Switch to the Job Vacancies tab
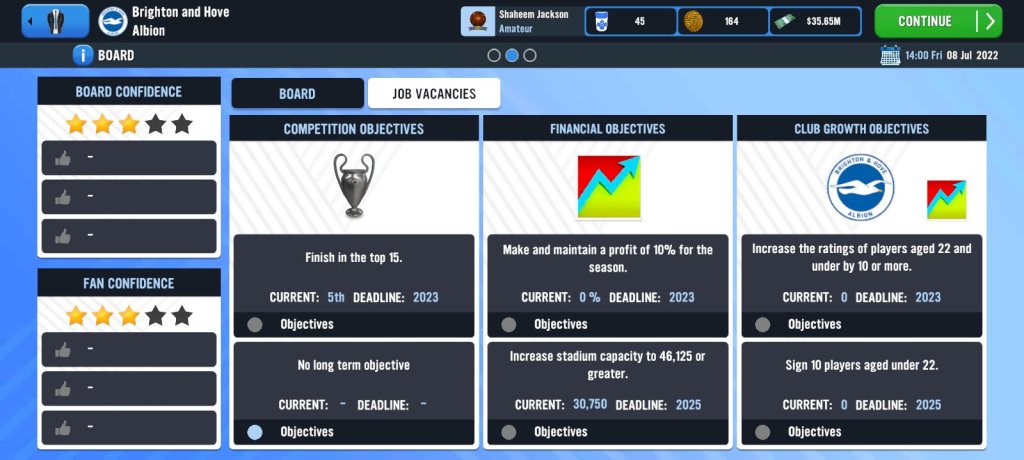 click(433, 94)
